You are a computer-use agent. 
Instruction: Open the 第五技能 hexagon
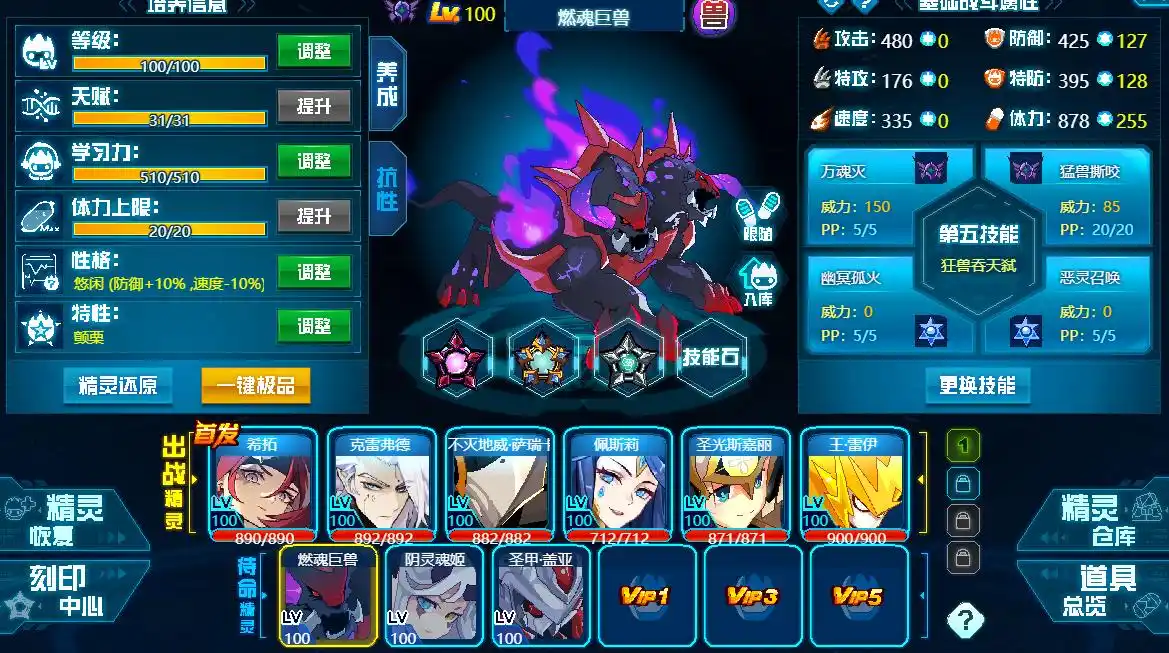(978, 245)
